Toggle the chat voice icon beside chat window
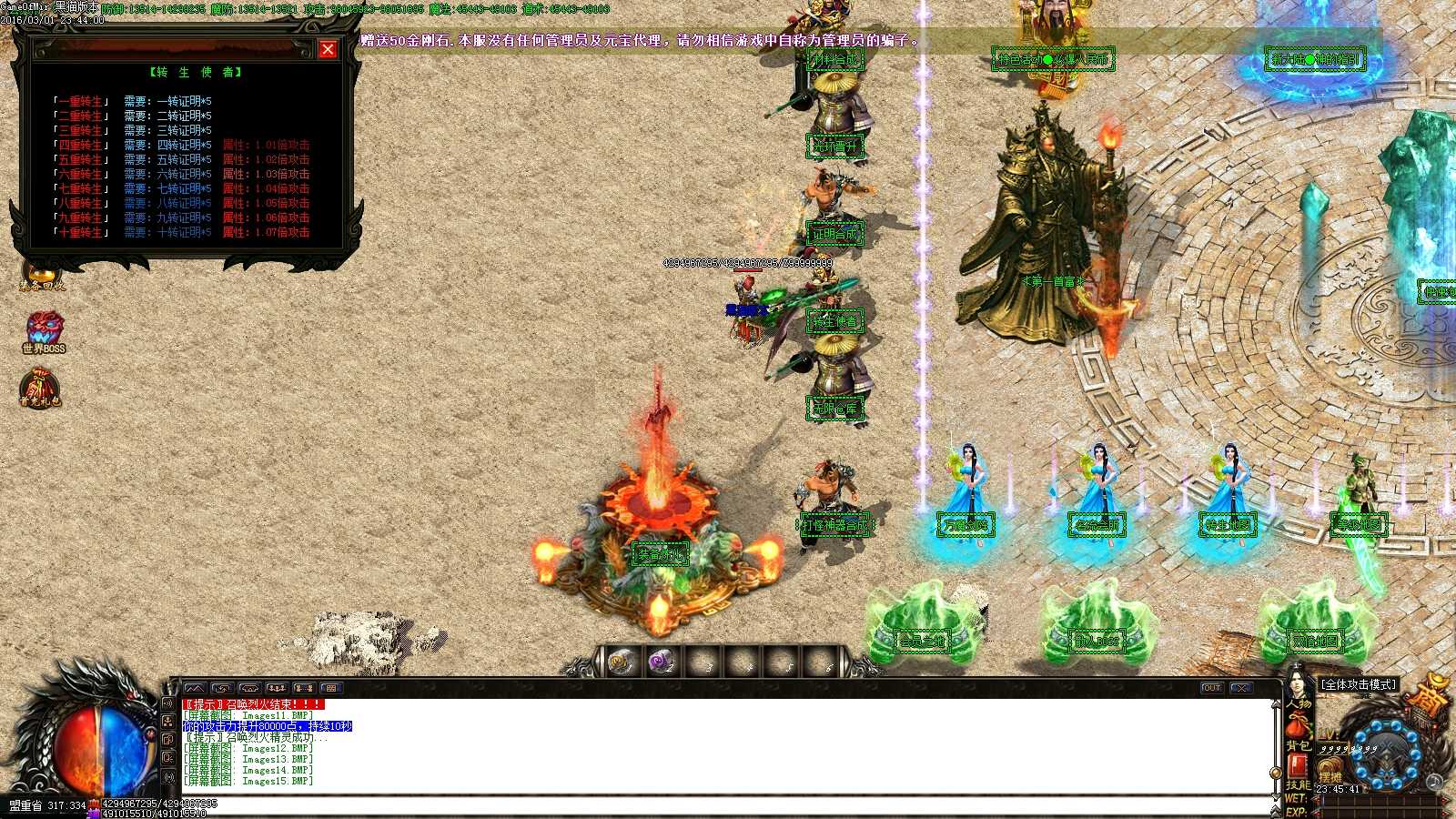The height and width of the screenshot is (819, 1456). (170, 703)
